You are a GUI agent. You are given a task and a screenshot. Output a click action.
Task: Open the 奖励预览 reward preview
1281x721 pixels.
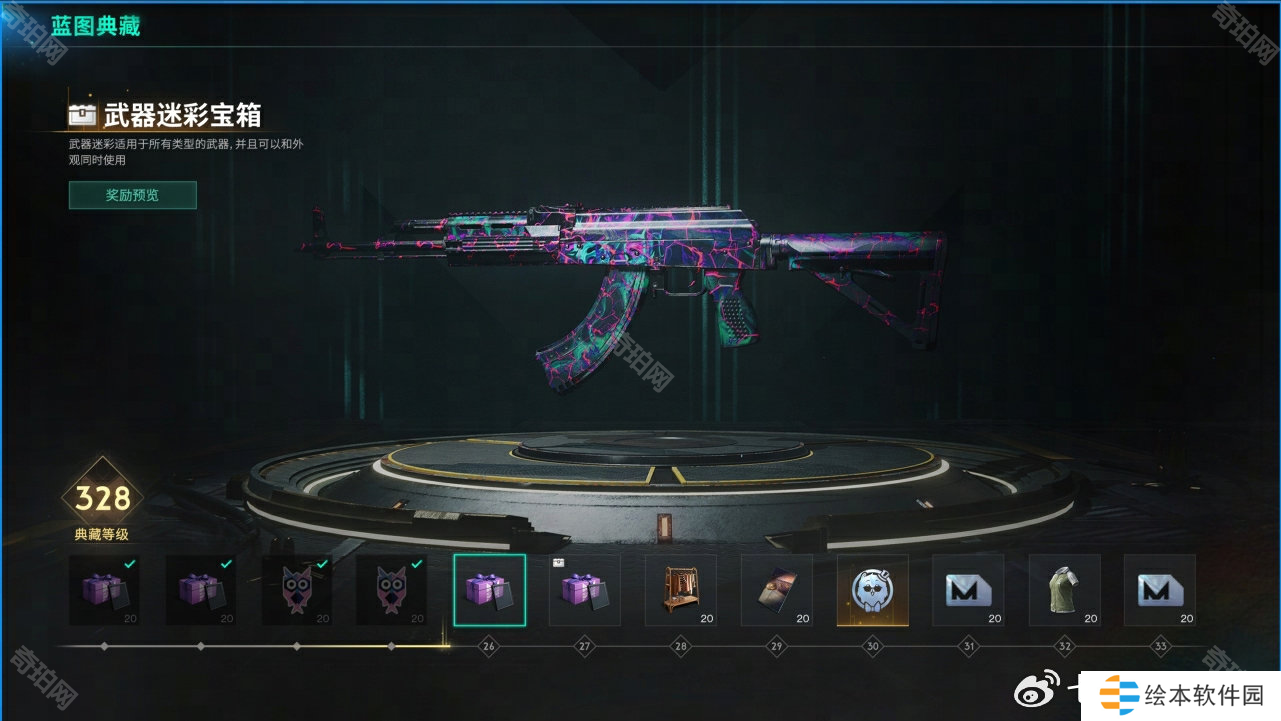[132, 195]
